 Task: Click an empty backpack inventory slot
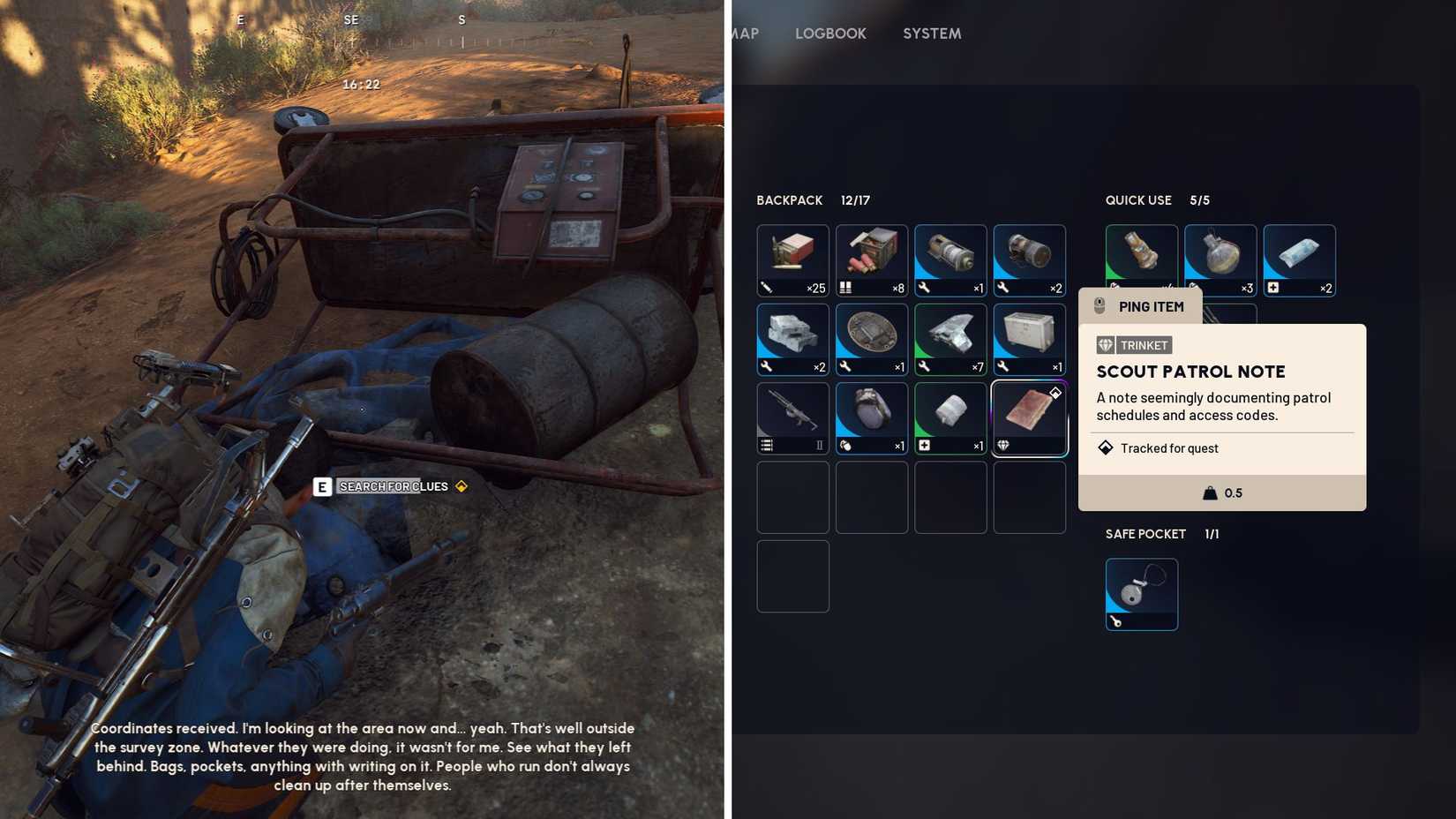(792, 497)
